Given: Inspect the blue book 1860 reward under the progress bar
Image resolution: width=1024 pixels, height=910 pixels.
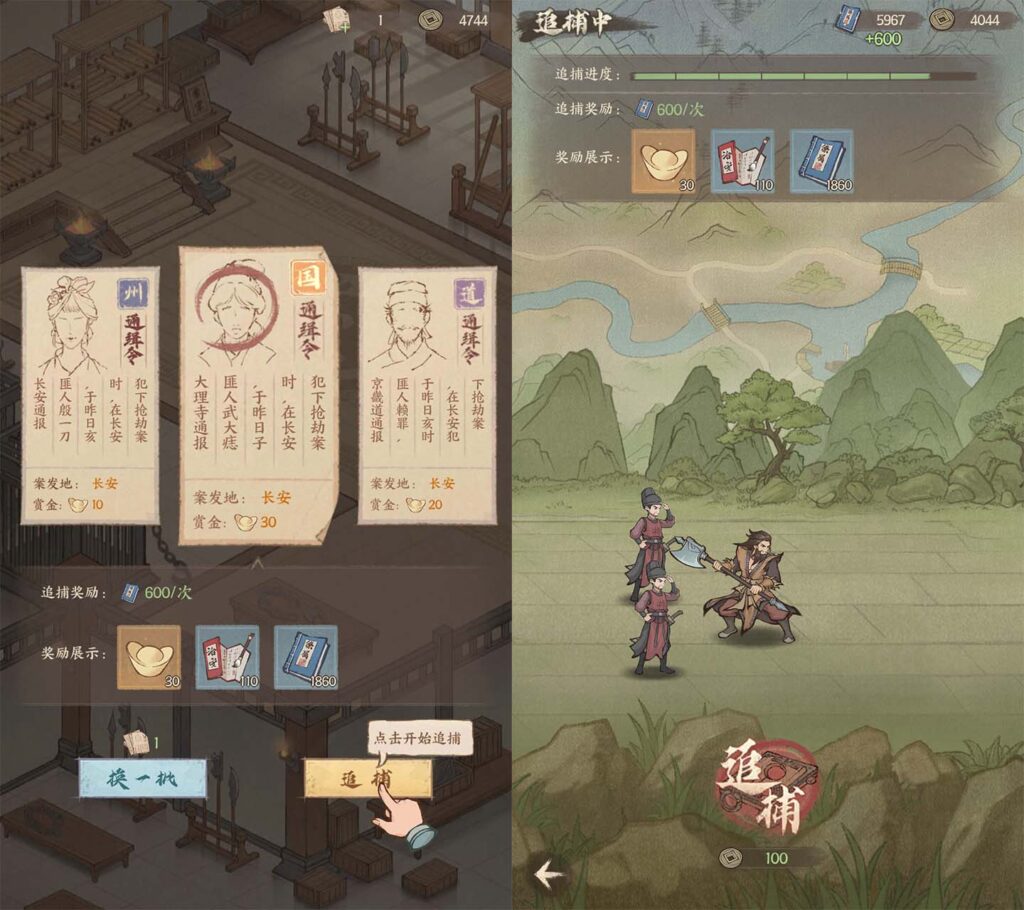Looking at the screenshot, I should (821, 161).
